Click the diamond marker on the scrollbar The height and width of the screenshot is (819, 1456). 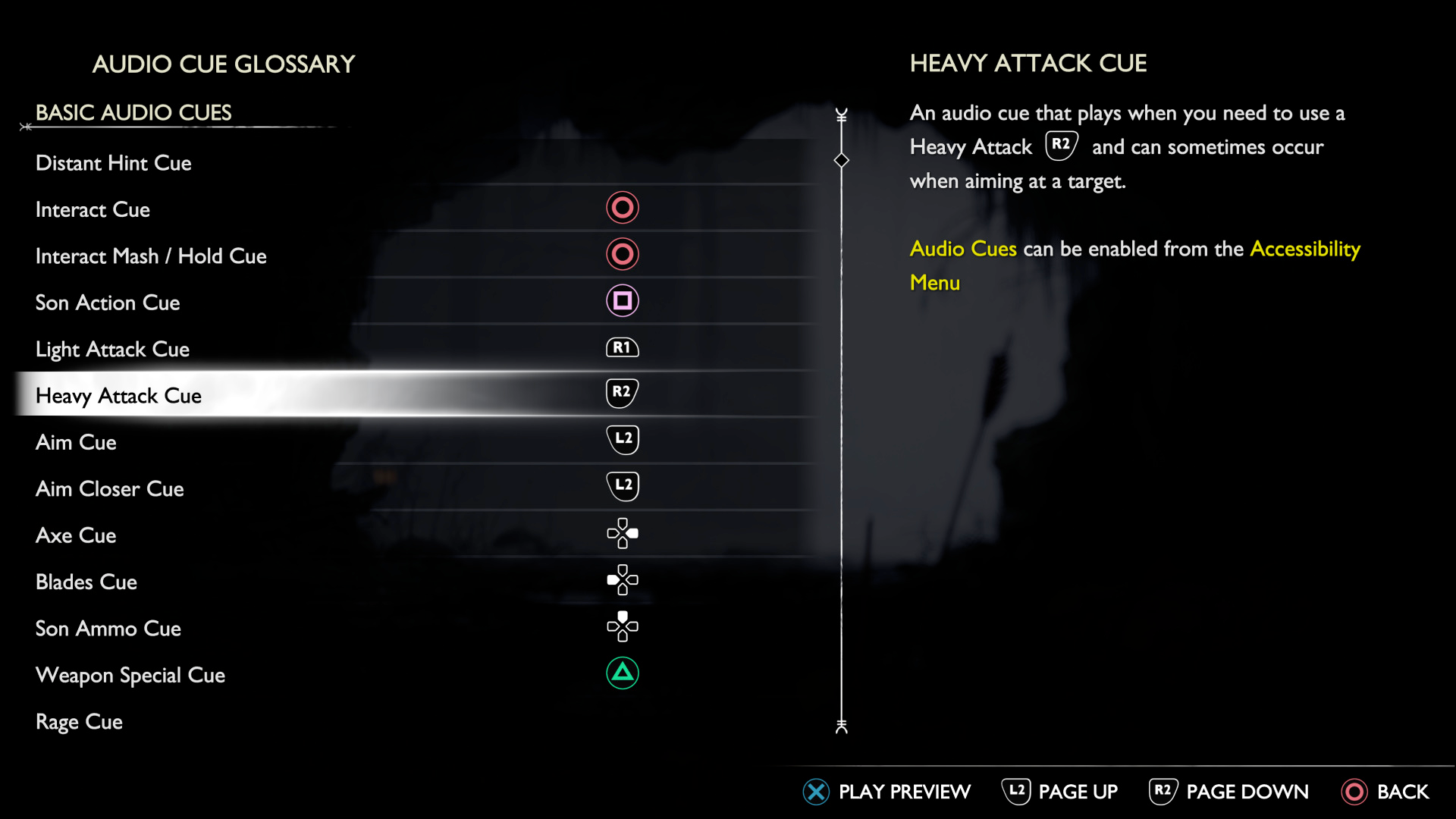click(840, 161)
